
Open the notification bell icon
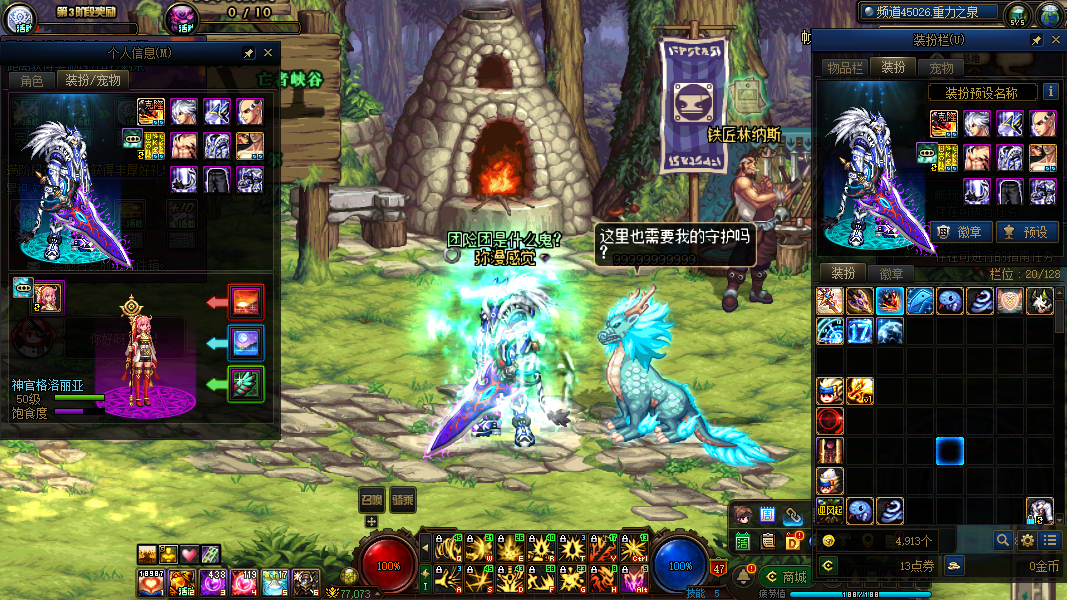tap(744, 576)
